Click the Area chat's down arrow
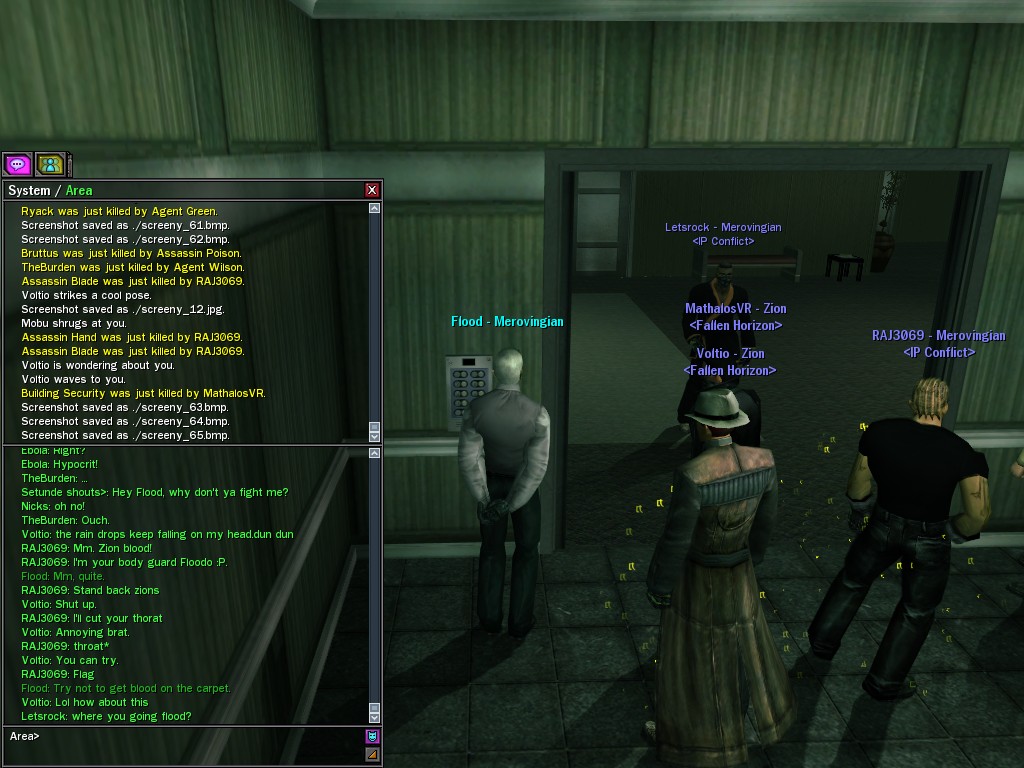The height and width of the screenshot is (768, 1024). [x=375, y=717]
